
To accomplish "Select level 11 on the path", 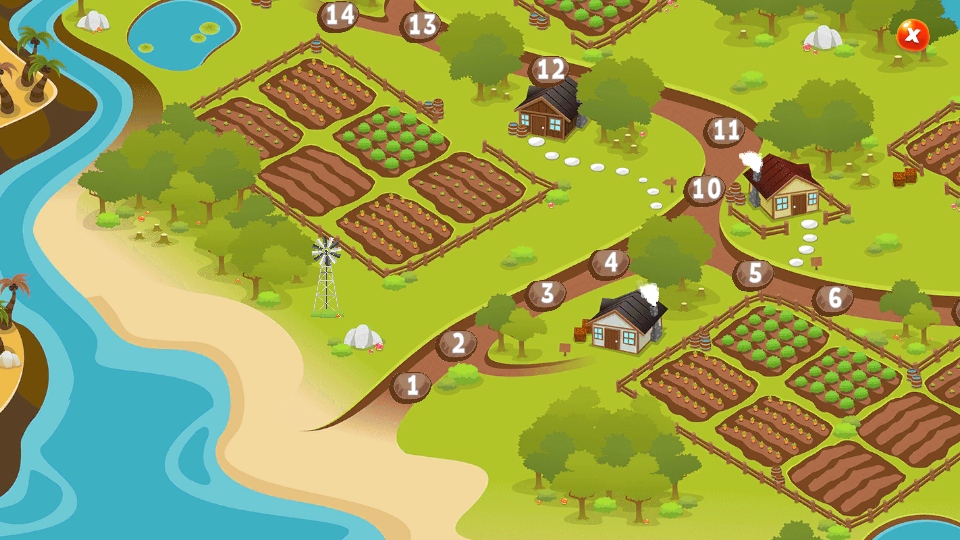I will point(726,131).
